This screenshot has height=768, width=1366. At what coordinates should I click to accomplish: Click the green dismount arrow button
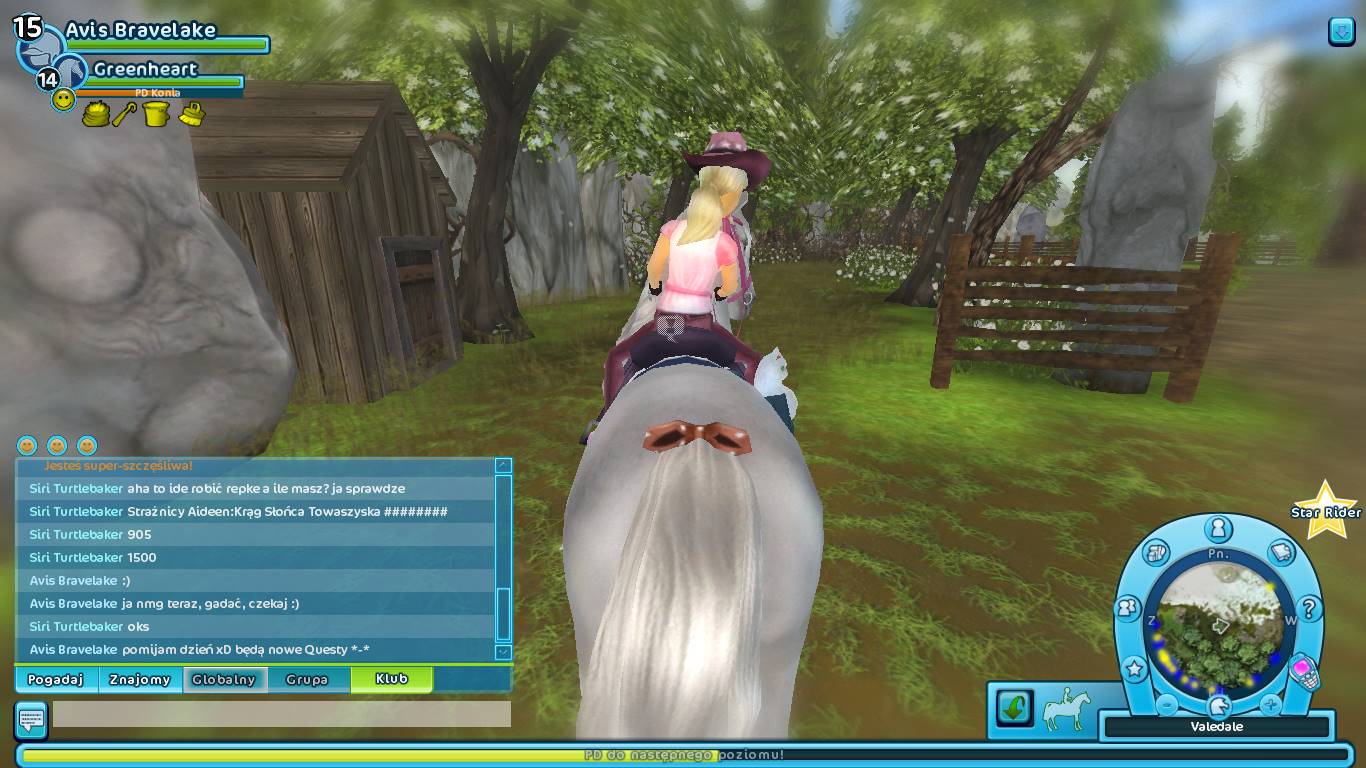point(1012,707)
